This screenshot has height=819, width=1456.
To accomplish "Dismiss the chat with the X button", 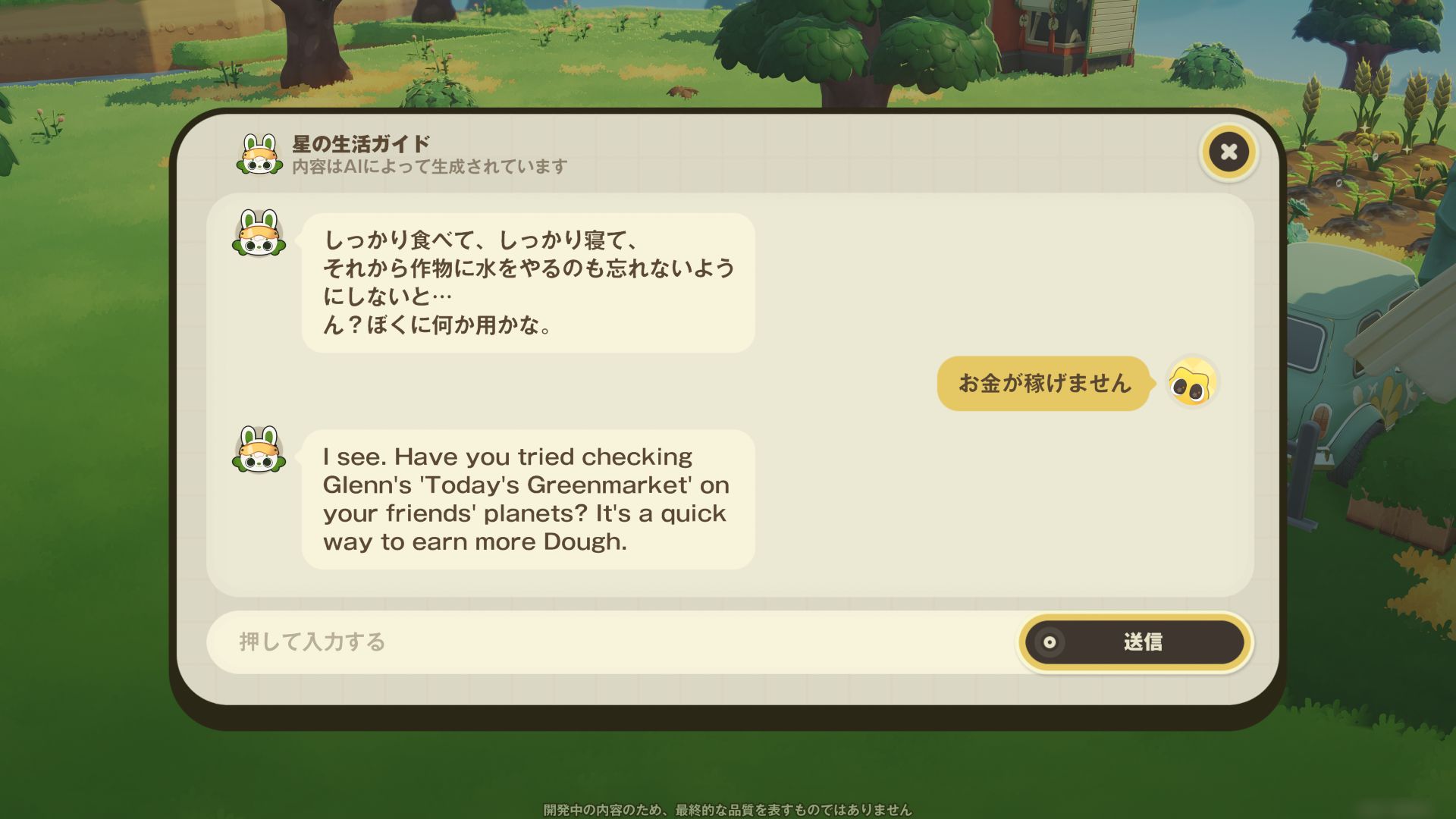I will [x=1228, y=152].
